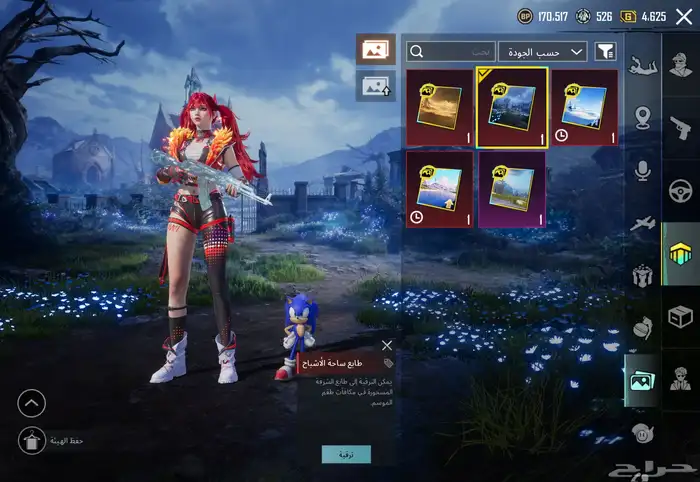Close the inventory screen with the top X
The height and width of the screenshot is (482, 700).
click(684, 16)
